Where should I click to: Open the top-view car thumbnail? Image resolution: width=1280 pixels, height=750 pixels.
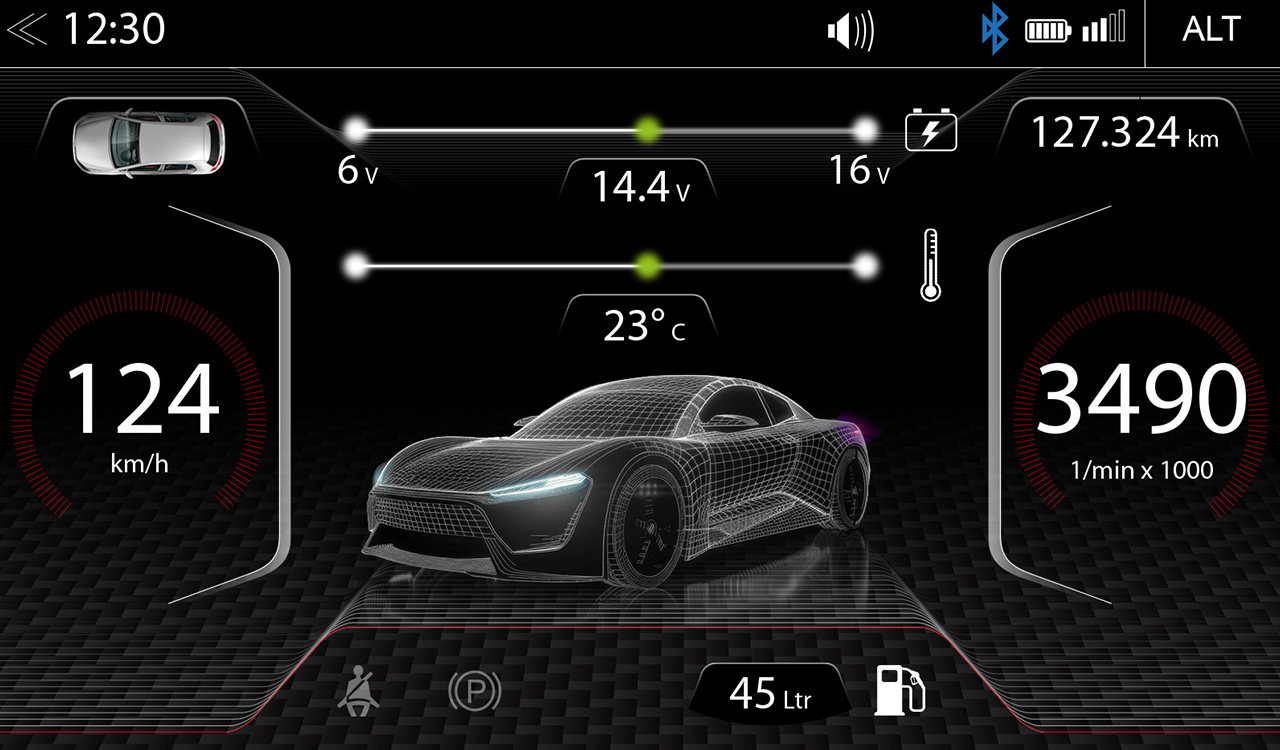(x=149, y=143)
